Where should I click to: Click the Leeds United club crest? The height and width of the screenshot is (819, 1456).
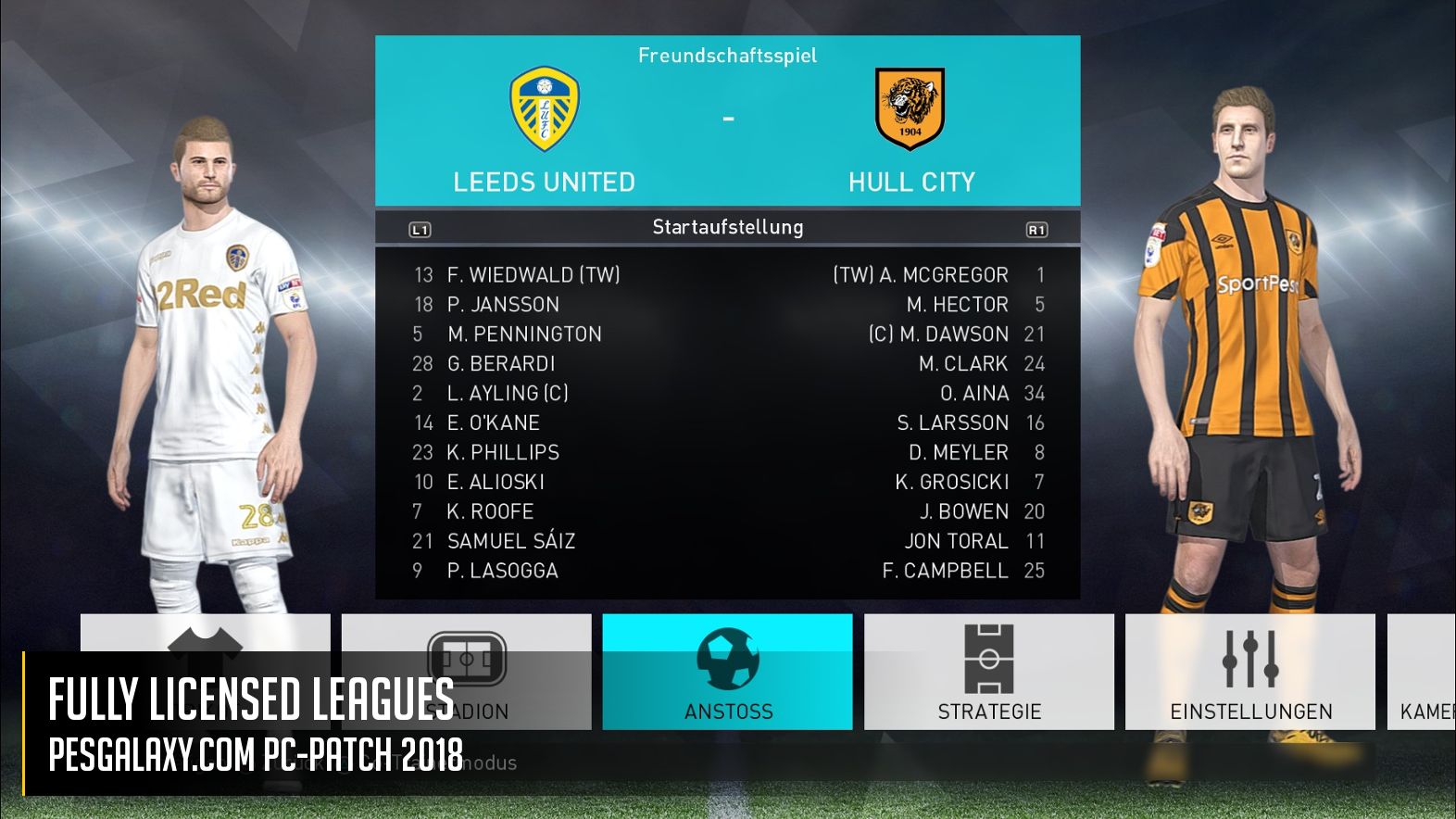(545, 108)
